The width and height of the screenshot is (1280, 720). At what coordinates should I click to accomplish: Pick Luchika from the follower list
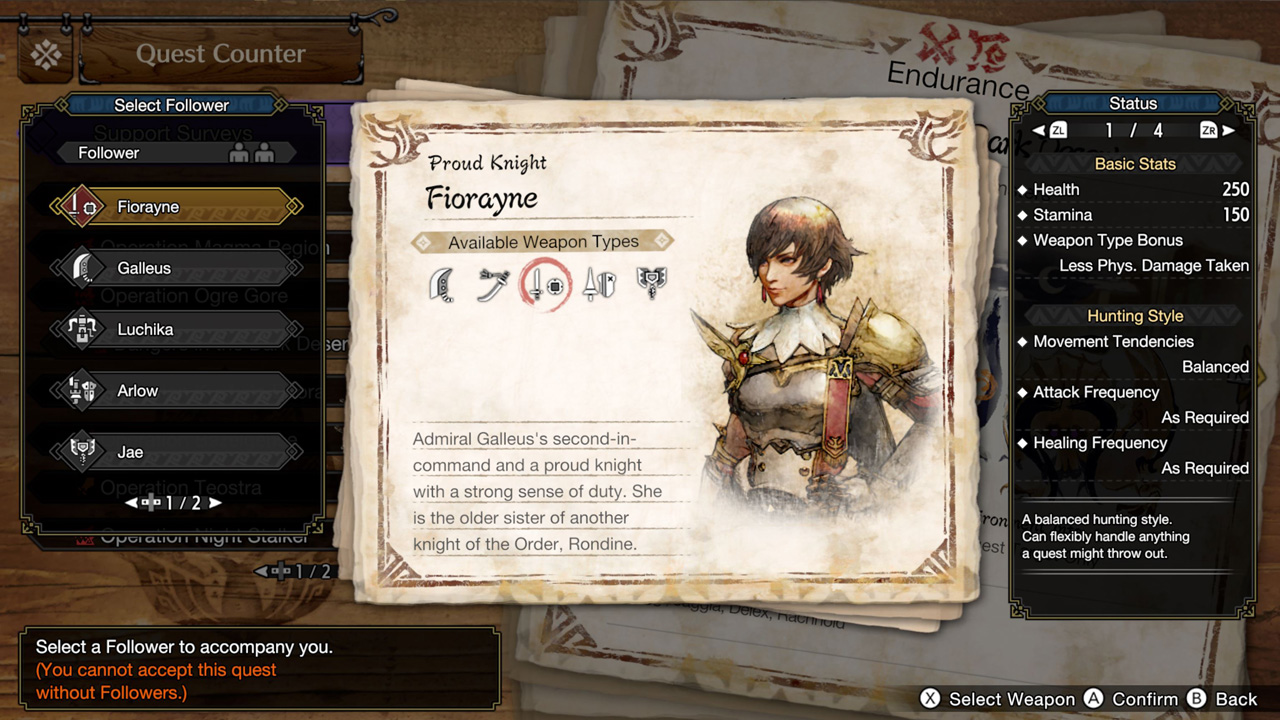point(175,329)
